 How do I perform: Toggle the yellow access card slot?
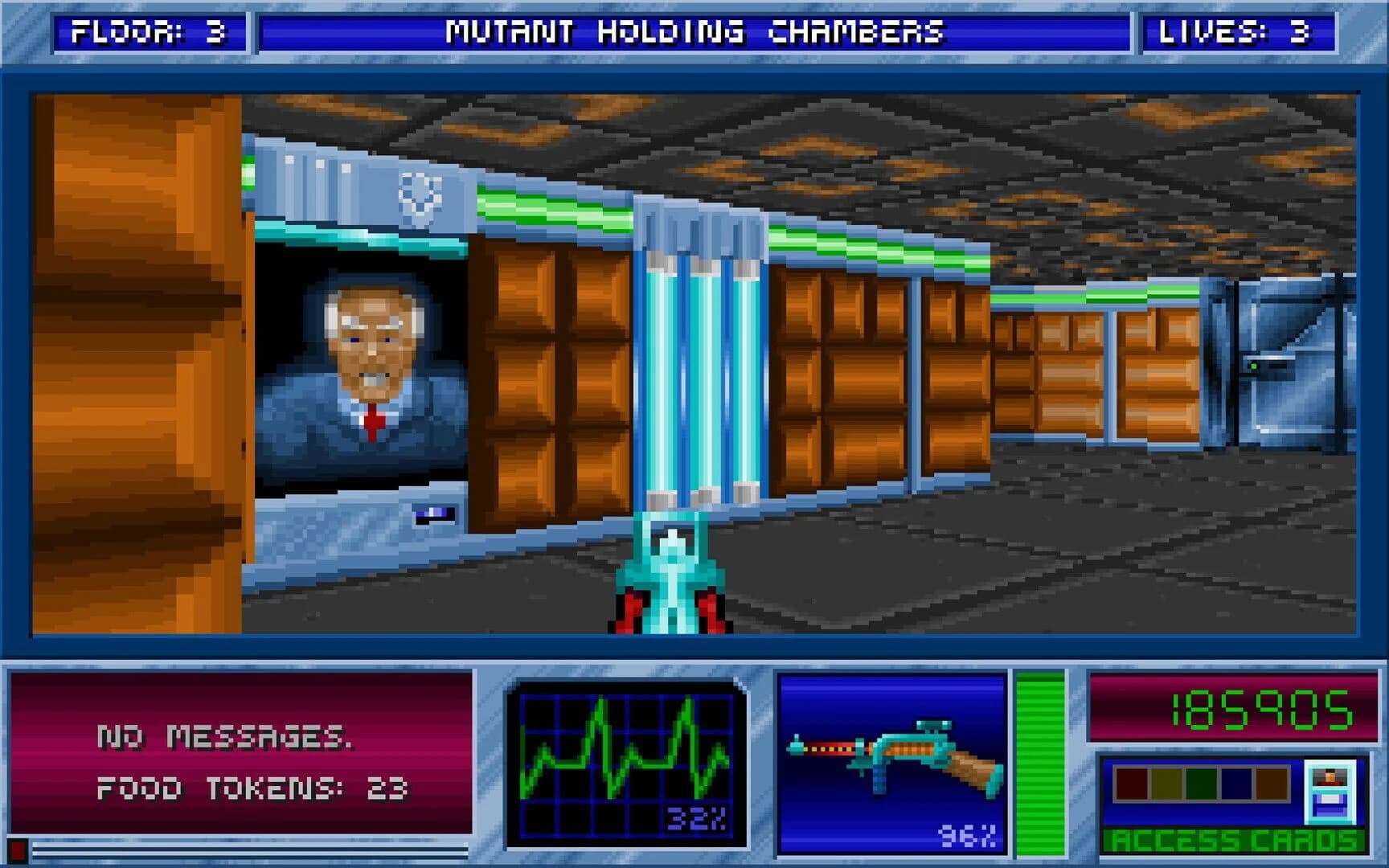pyautogui.click(x=1166, y=783)
